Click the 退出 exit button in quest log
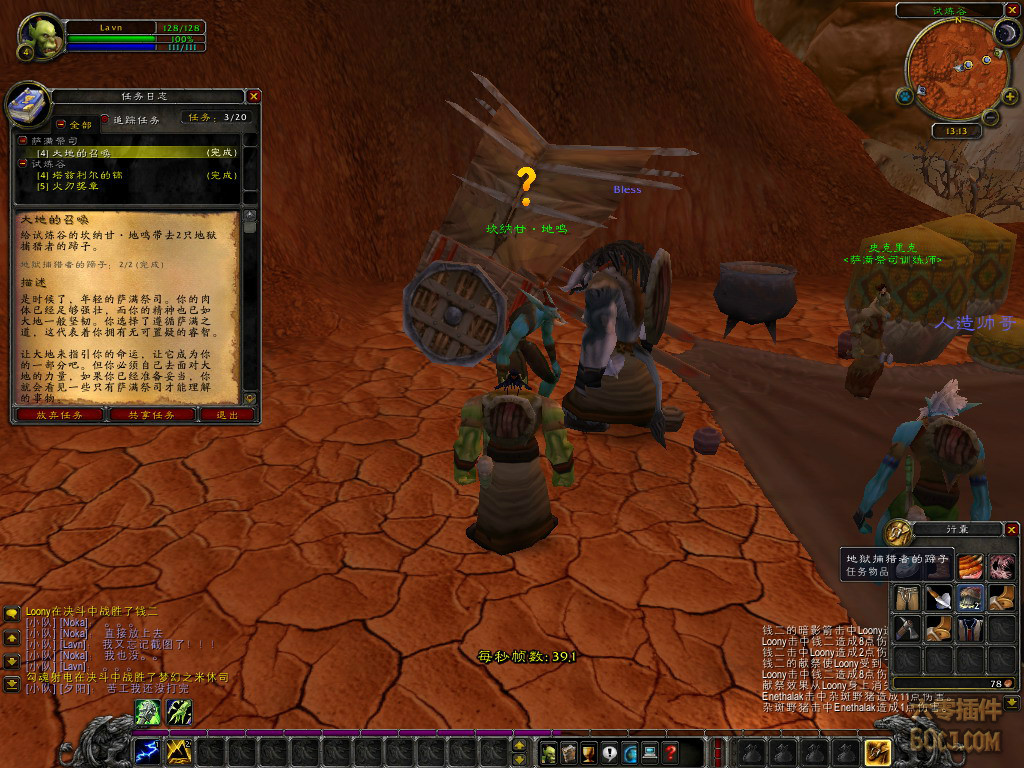Image resolution: width=1024 pixels, height=768 pixels. (227, 415)
